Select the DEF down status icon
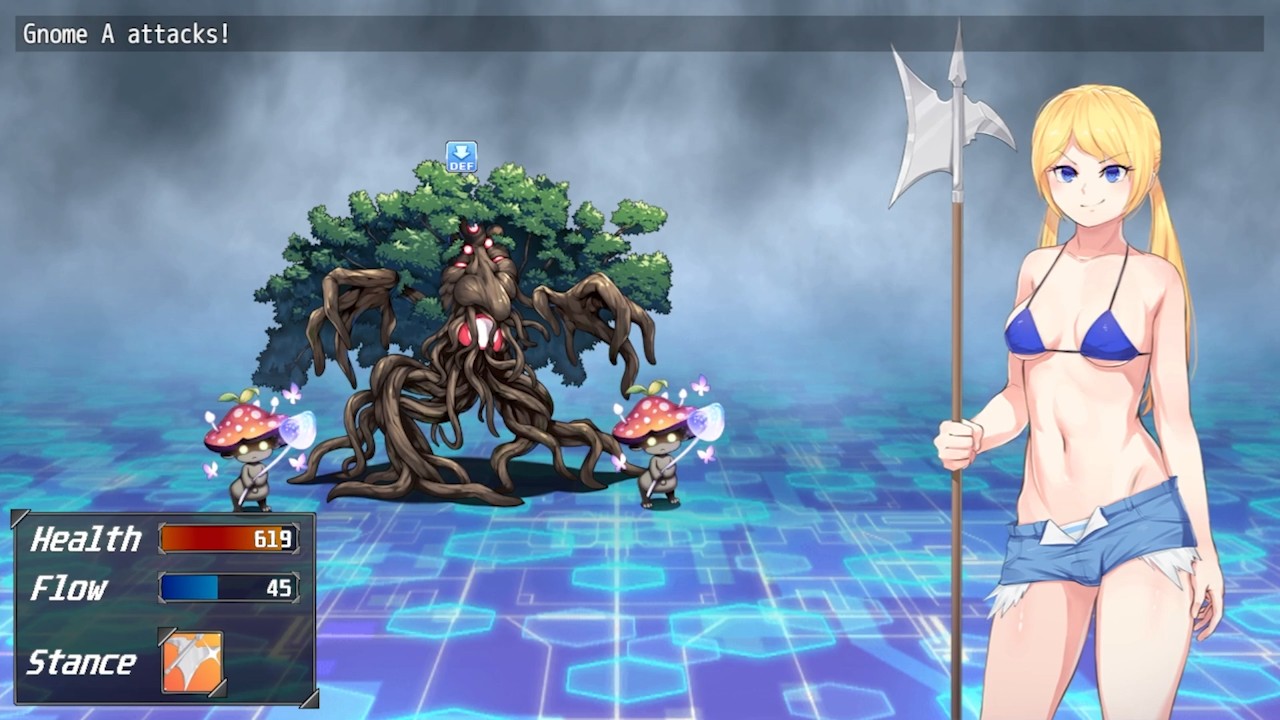This screenshot has height=720, width=1280. 461,157
